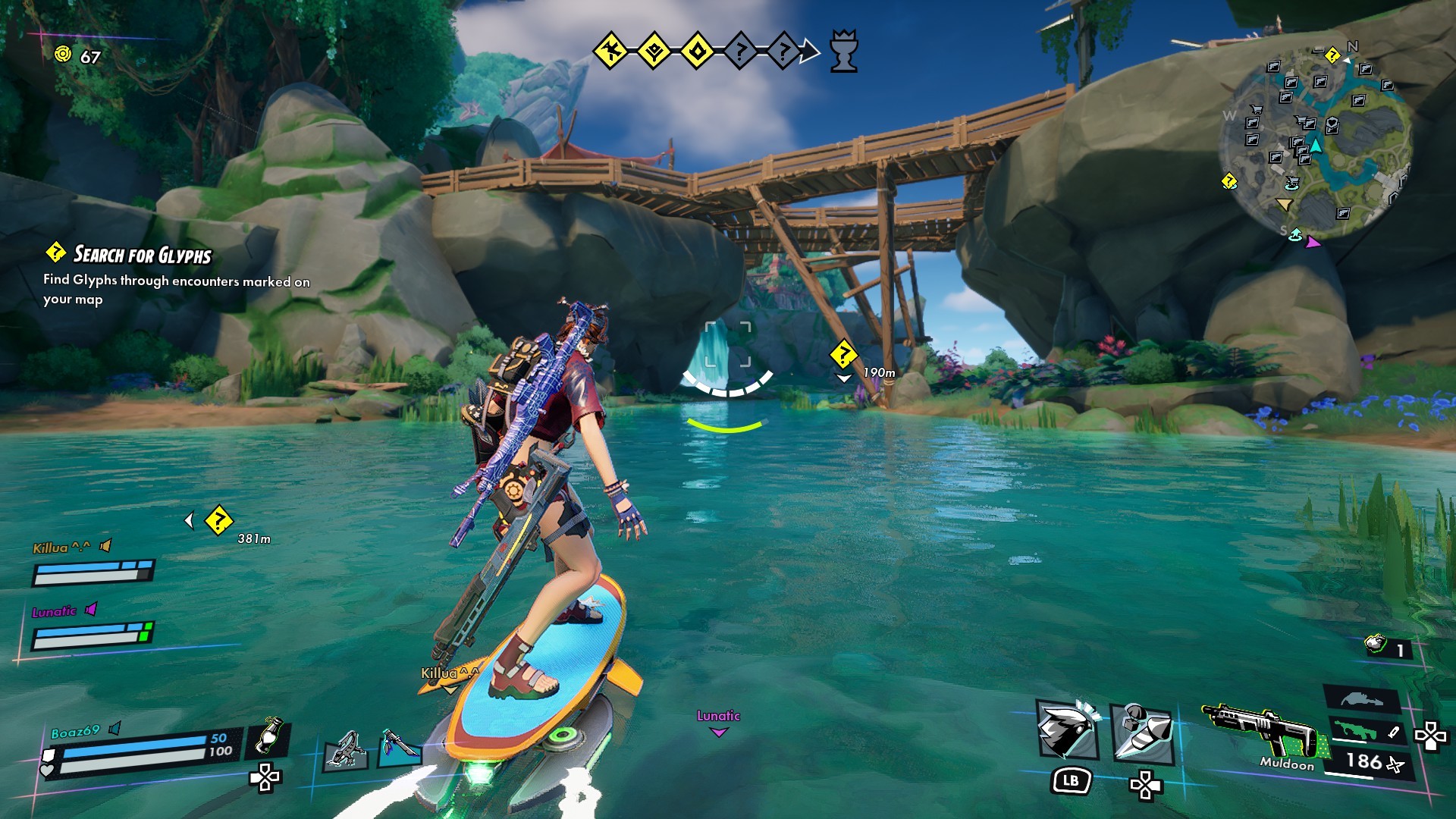Click the heart shield marker on the minimap
This screenshot has height=819, width=1456.
[x=1332, y=124]
